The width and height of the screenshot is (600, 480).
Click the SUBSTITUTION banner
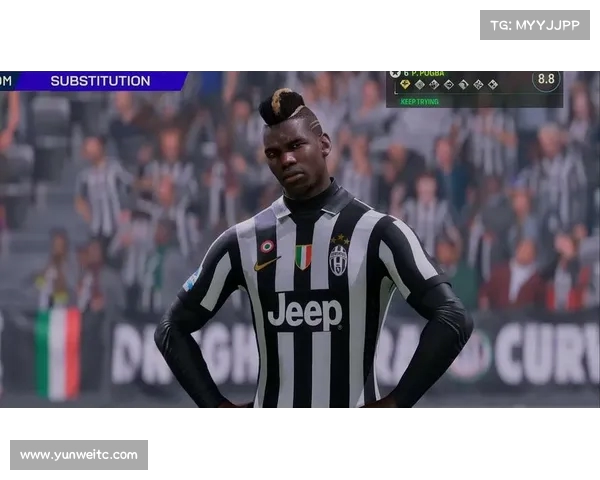point(100,81)
